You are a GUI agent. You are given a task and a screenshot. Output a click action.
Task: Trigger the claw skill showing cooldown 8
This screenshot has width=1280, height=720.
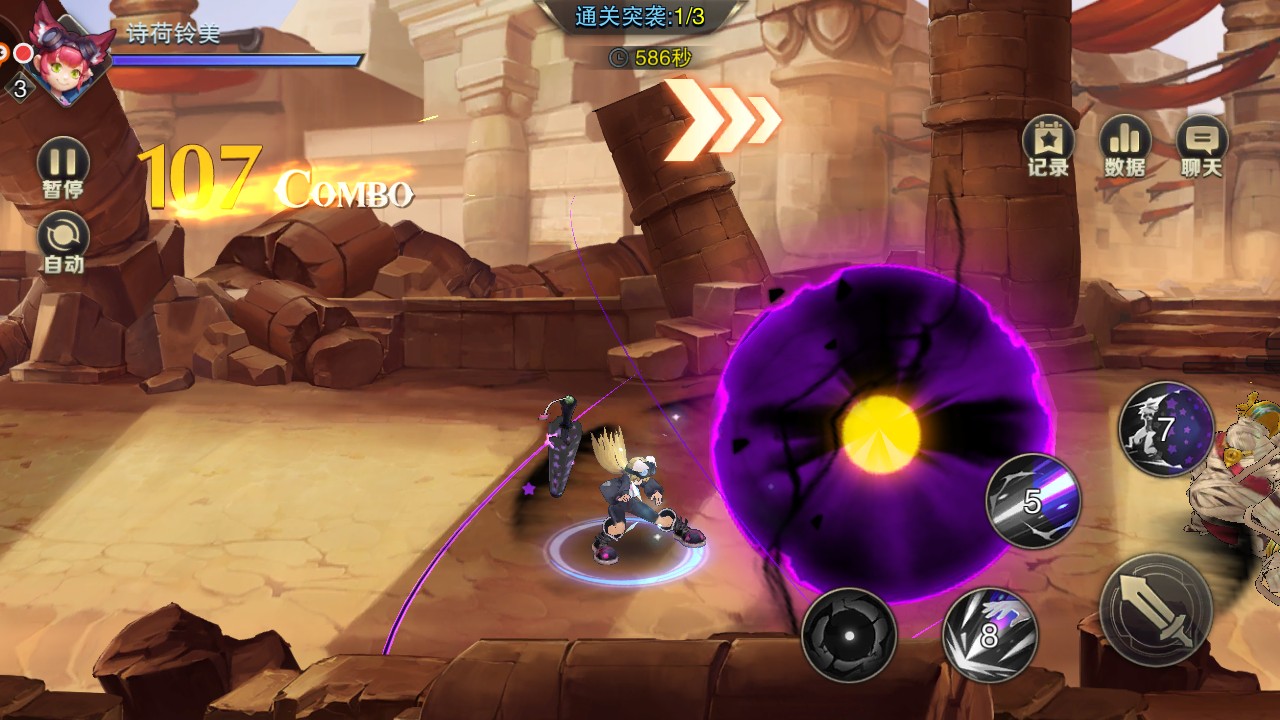[x=990, y=635]
